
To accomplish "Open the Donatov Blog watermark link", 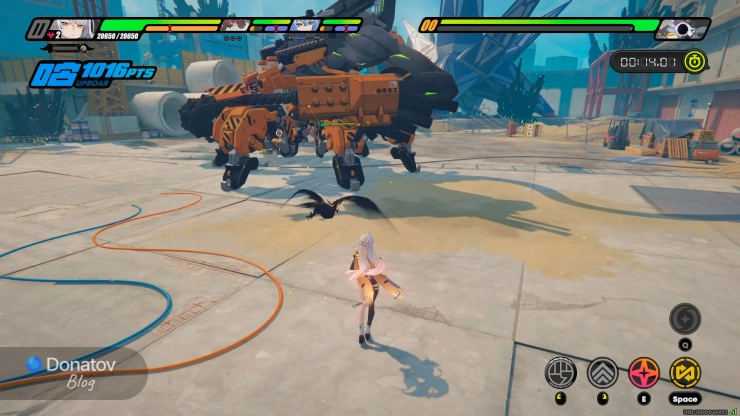I will pyautogui.click(x=72, y=370).
